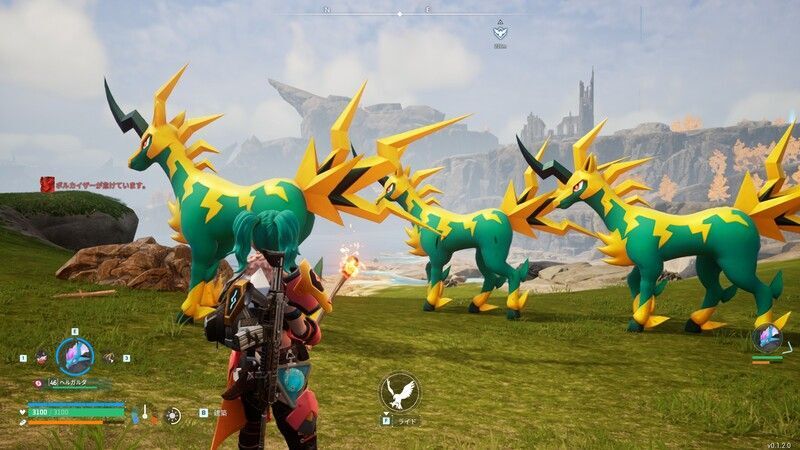This screenshot has height=450, width=800.
Task: Open the red battle notification message
Action: click(x=94, y=184)
